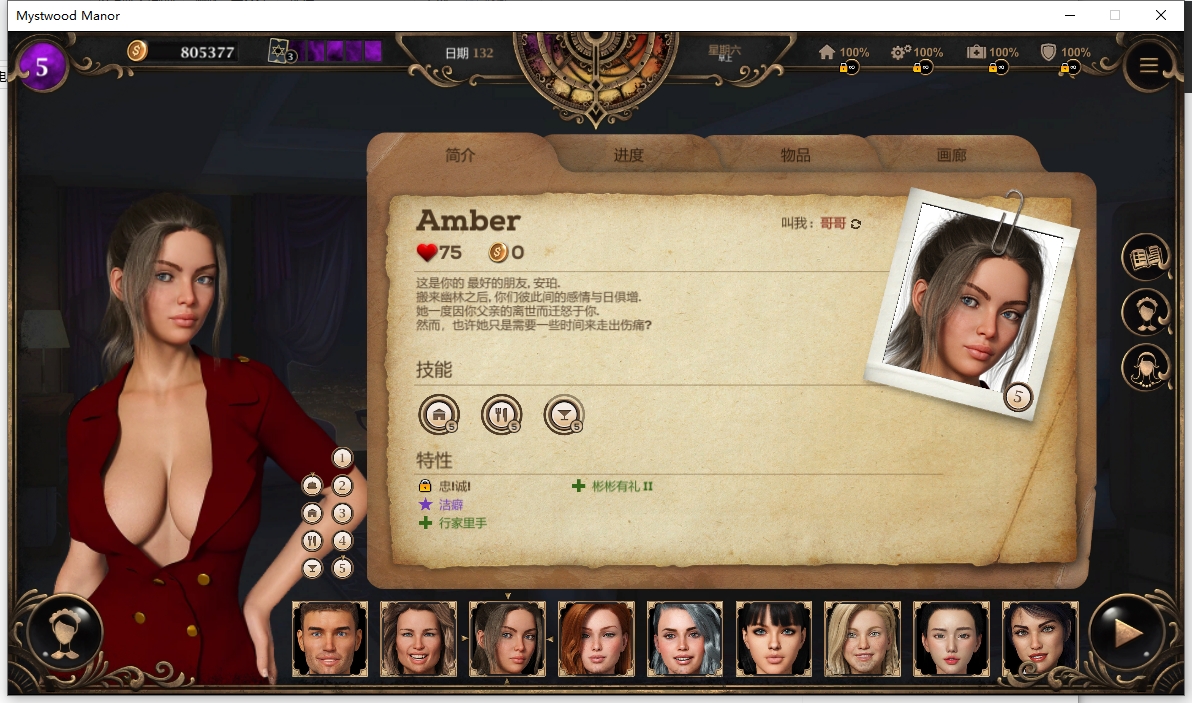The width and height of the screenshot is (1192, 703).
Task: Choose the red-haired woman portrait
Action: tap(596, 638)
